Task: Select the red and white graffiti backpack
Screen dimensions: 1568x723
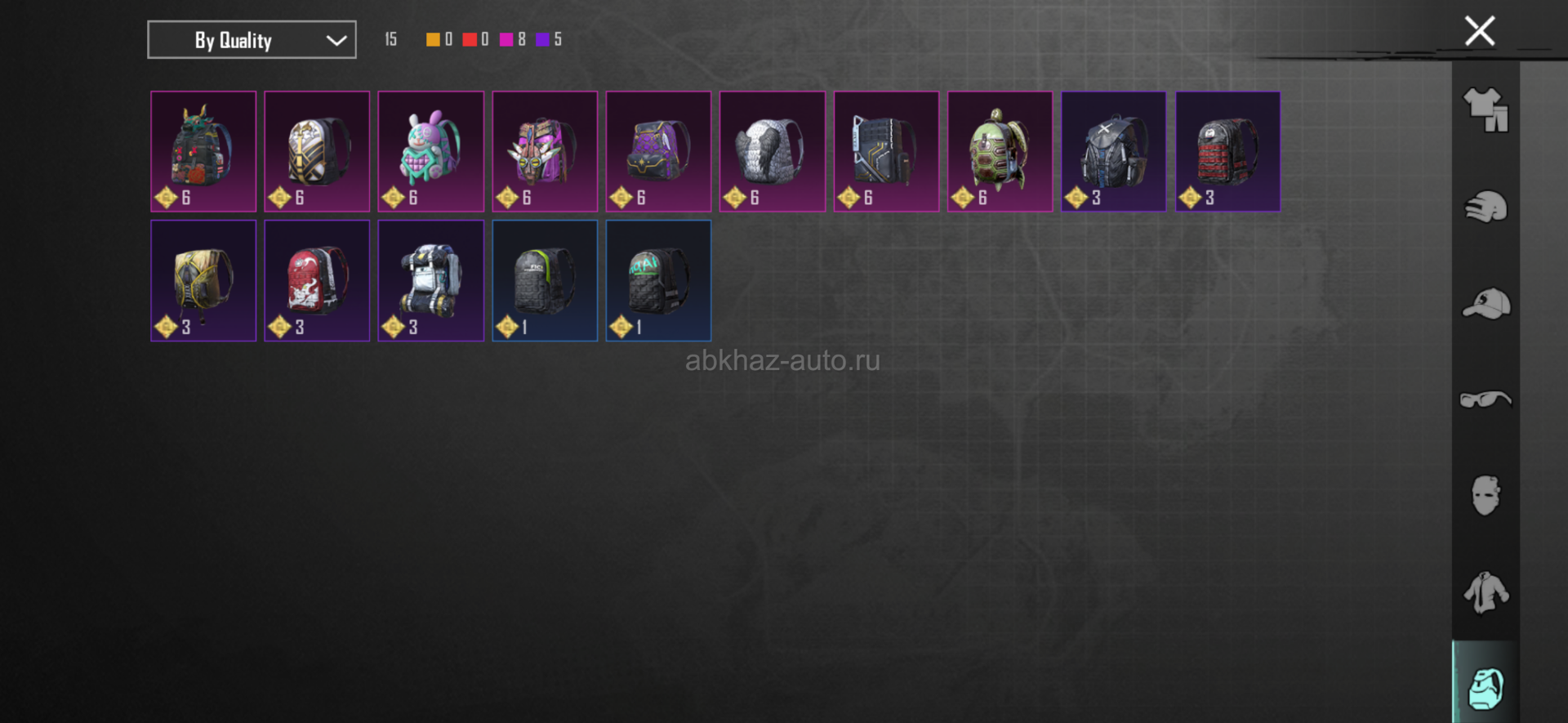Action: (317, 280)
